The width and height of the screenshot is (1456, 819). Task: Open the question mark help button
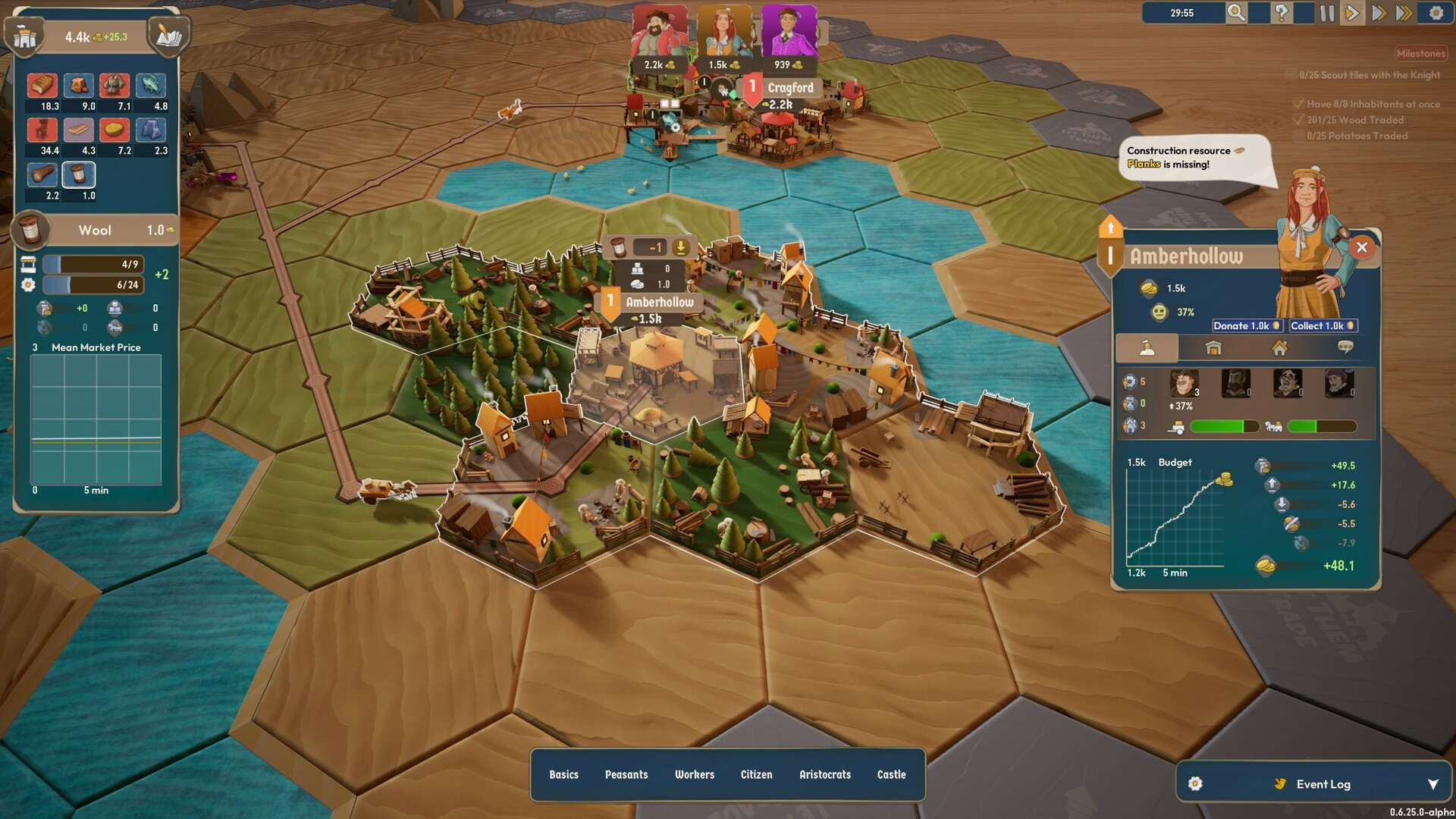(1281, 13)
